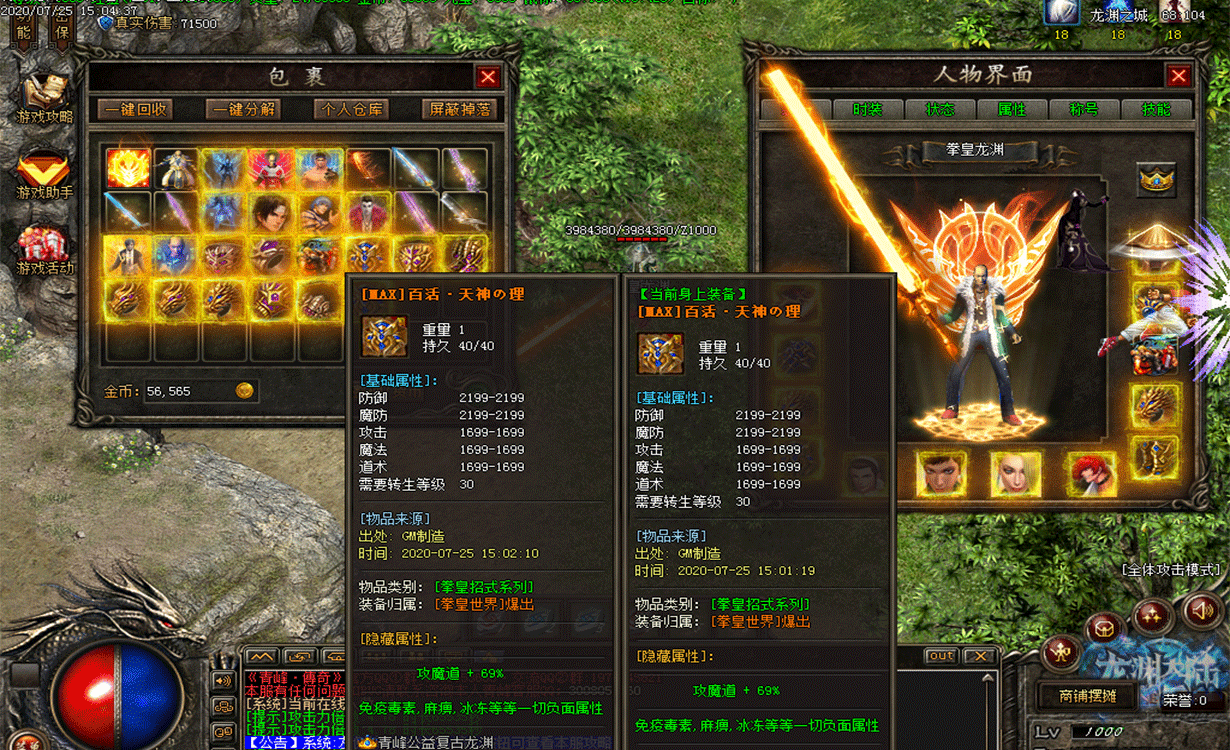Click the out button above the chat
The width and height of the screenshot is (1230, 750).
[940, 656]
